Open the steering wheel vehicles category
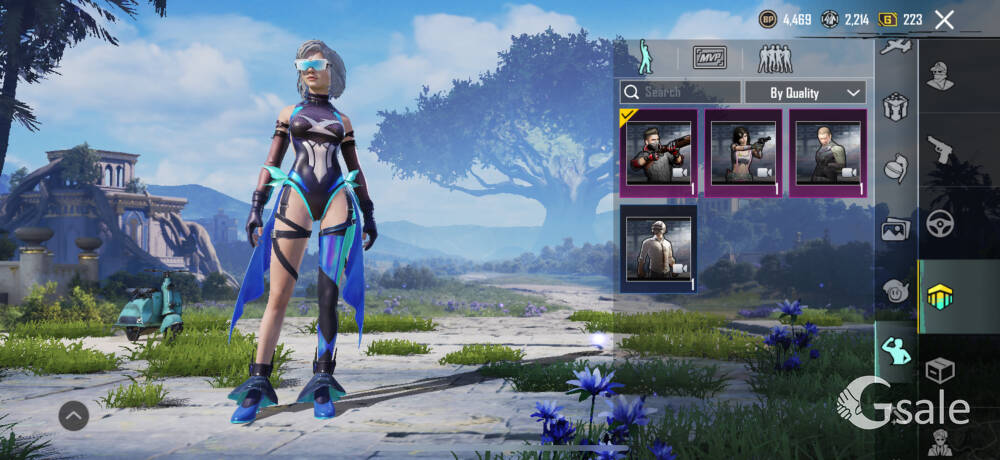Screen dimensions: 1000x460 pos(940,223)
